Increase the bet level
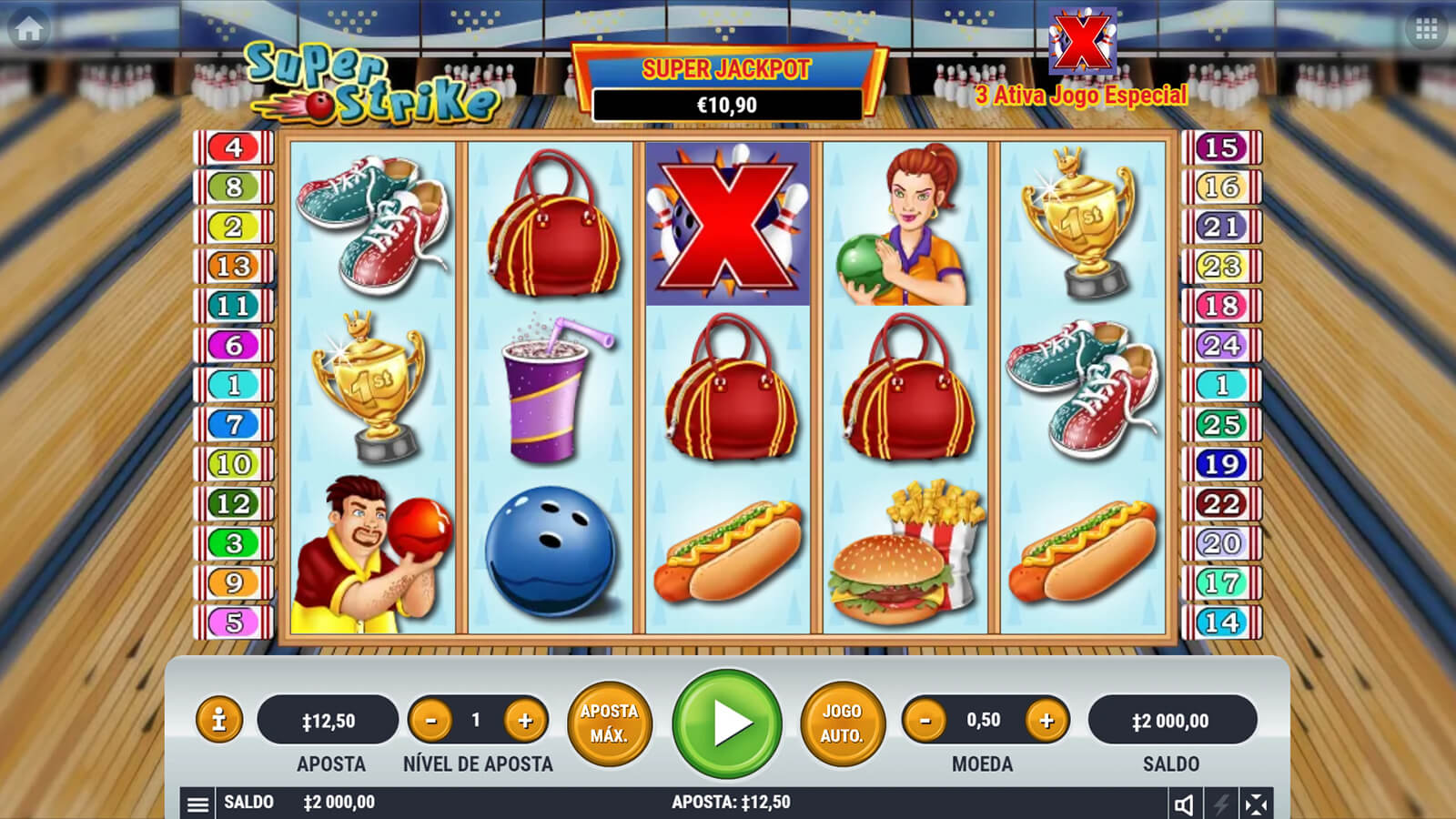The height and width of the screenshot is (819, 1456). pyautogui.click(x=525, y=721)
